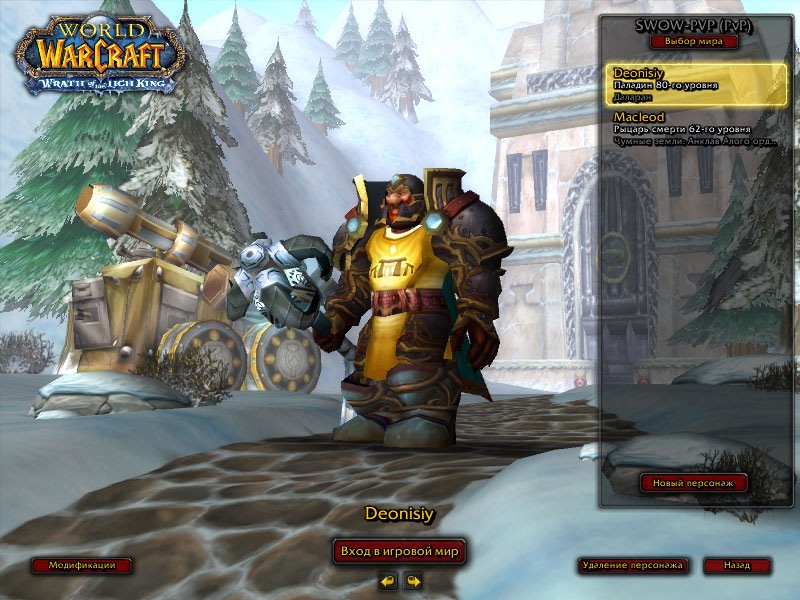This screenshot has height=600, width=800.
Task: Open the "Модификации" addons menu
Action: 82,565
